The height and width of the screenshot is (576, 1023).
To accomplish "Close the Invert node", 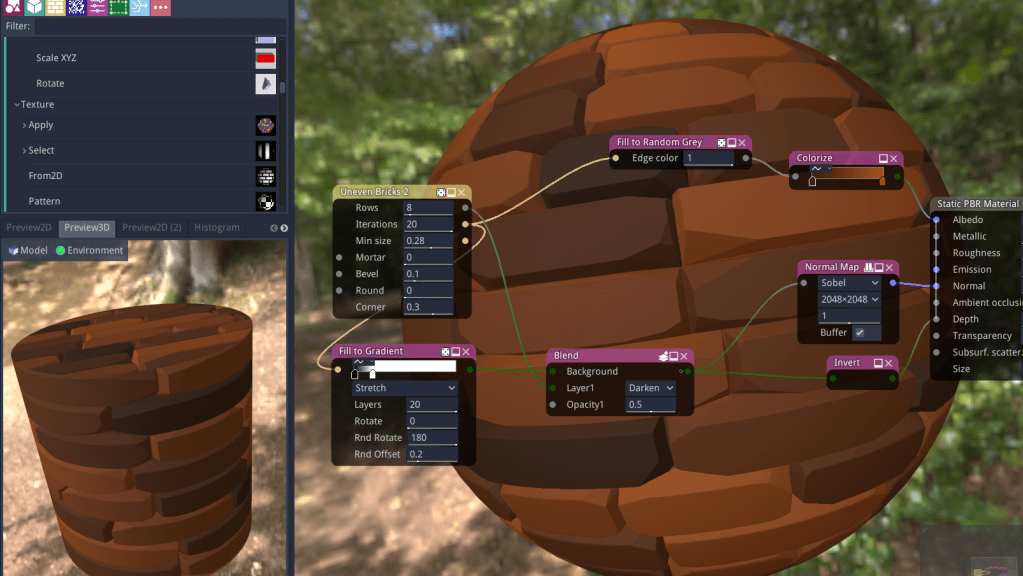I will pyautogui.click(x=892, y=362).
